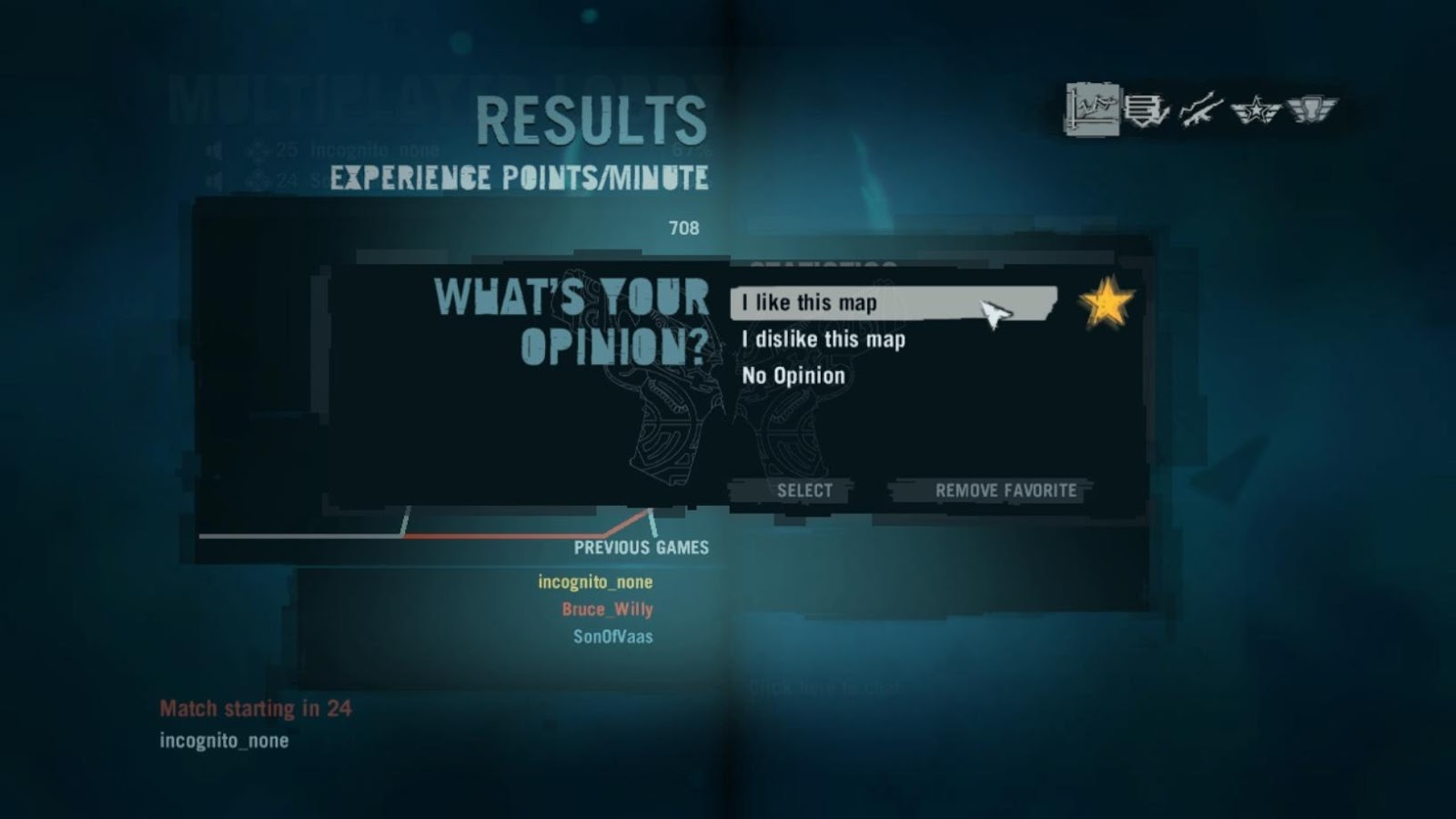Click player name Bruce_Willy
1456x819 pixels.
tap(604, 610)
